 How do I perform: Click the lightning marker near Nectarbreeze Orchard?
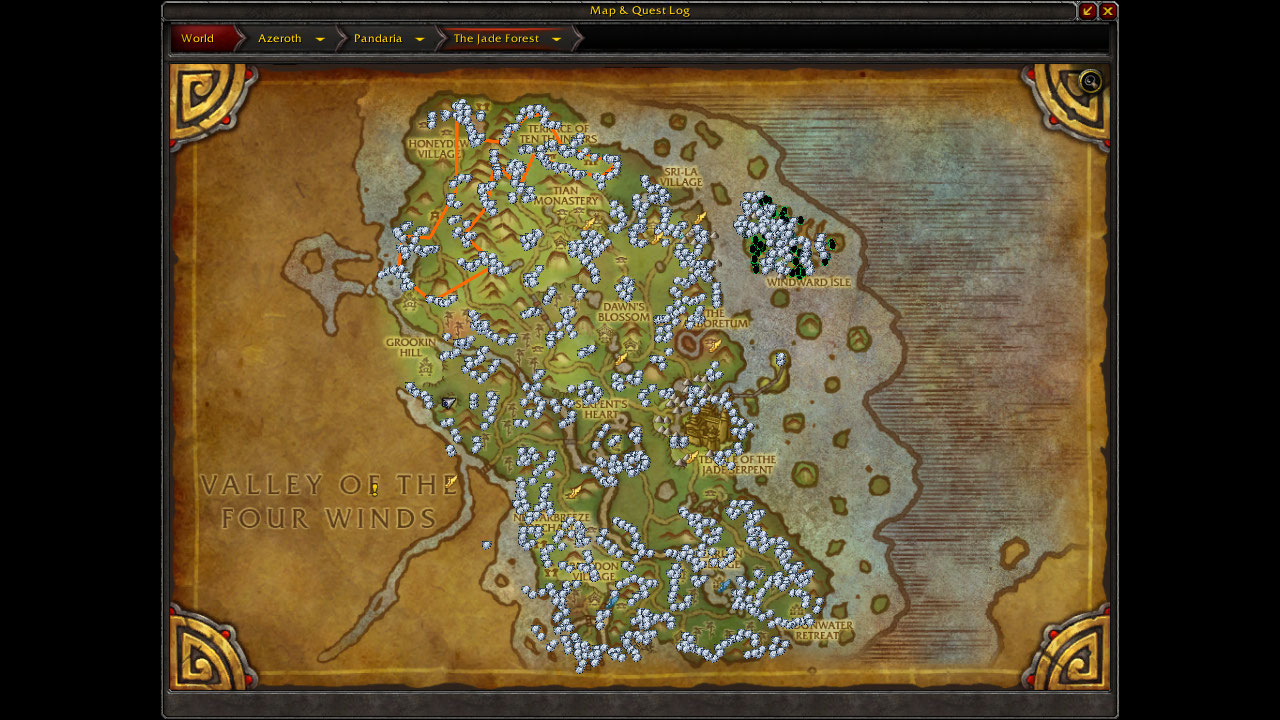pyautogui.click(x=576, y=491)
